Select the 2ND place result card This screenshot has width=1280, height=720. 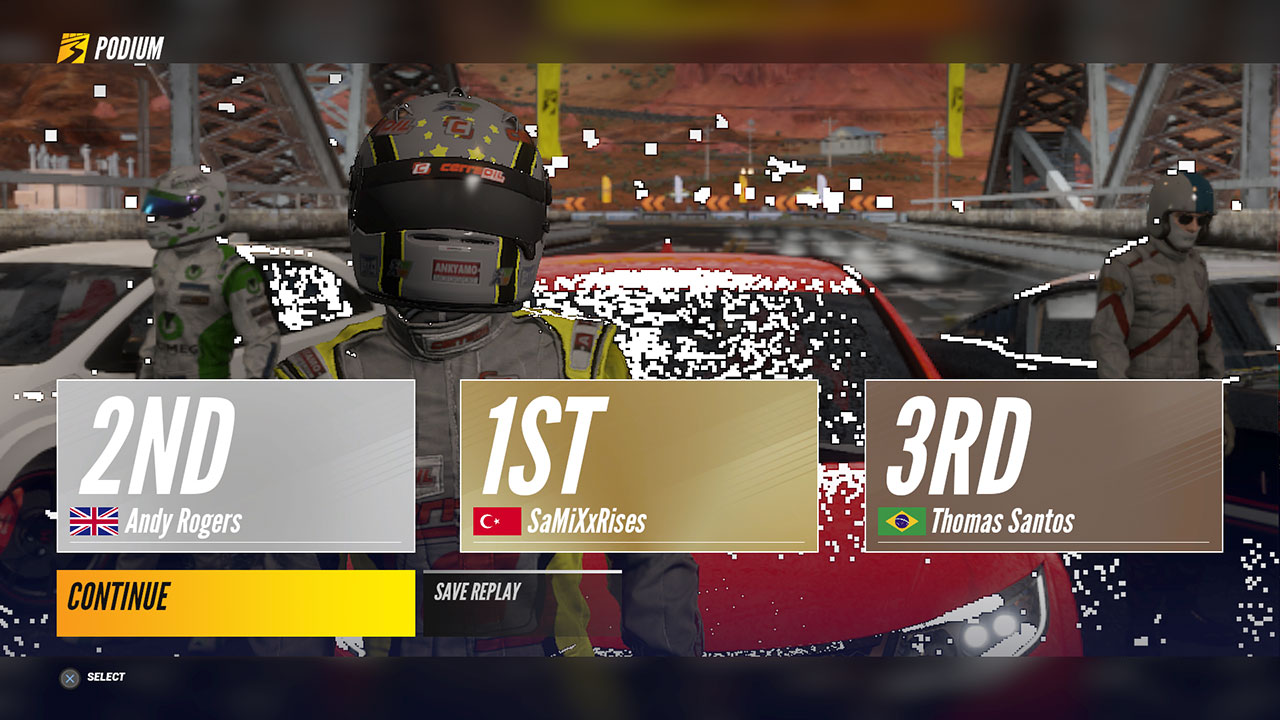[x=235, y=465]
